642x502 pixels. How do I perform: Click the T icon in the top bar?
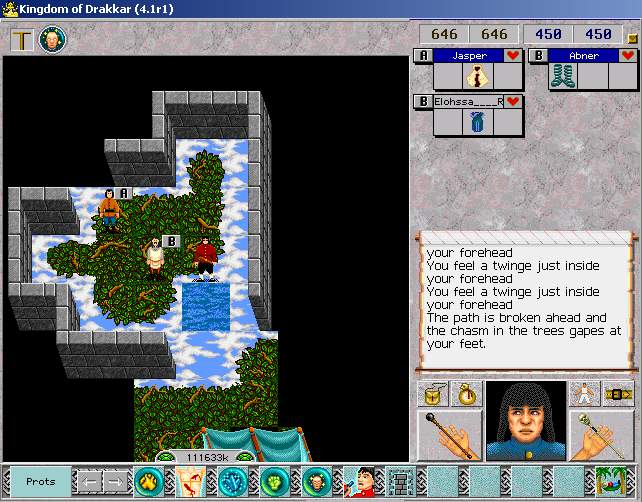click(21, 40)
